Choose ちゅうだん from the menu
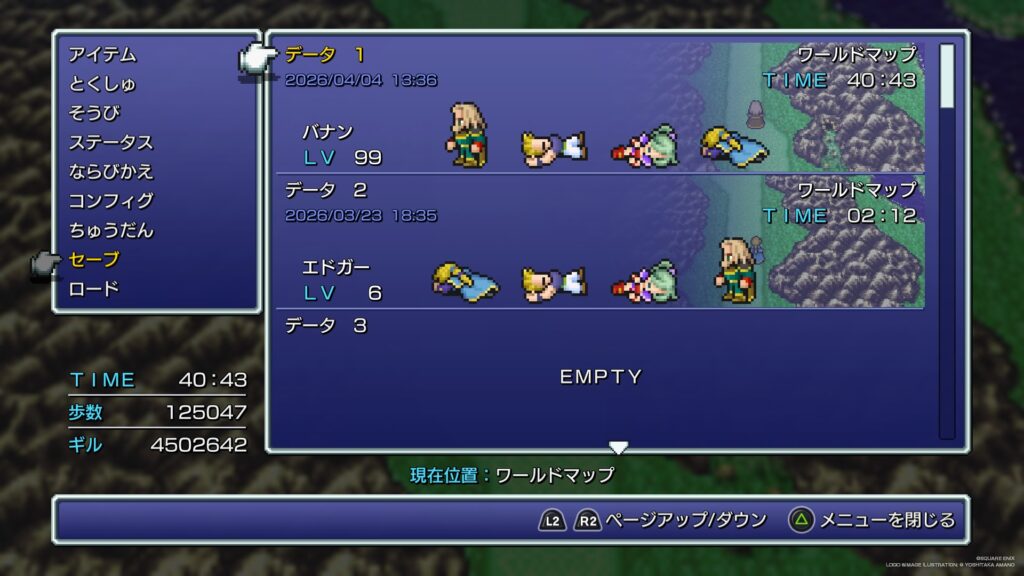The height and width of the screenshot is (576, 1024). (110, 230)
